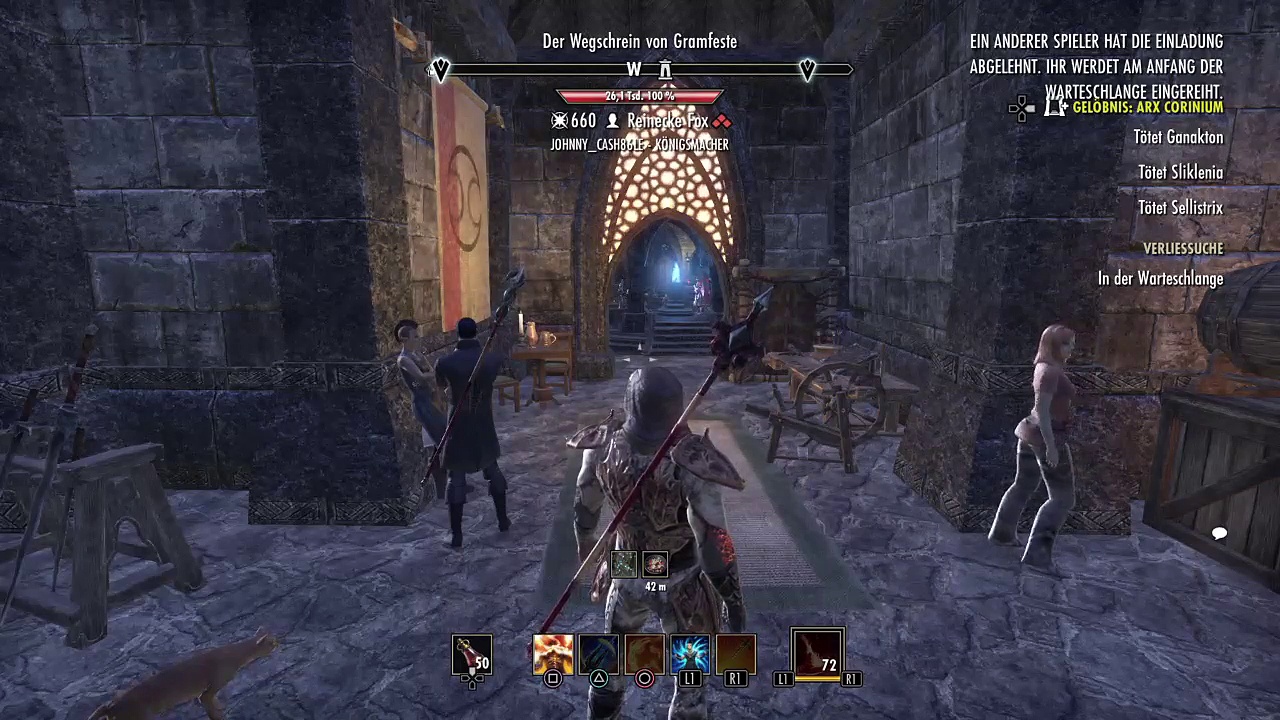Select the red round buff icon
The width and height of the screenshot is (1280, 720).
655,565
